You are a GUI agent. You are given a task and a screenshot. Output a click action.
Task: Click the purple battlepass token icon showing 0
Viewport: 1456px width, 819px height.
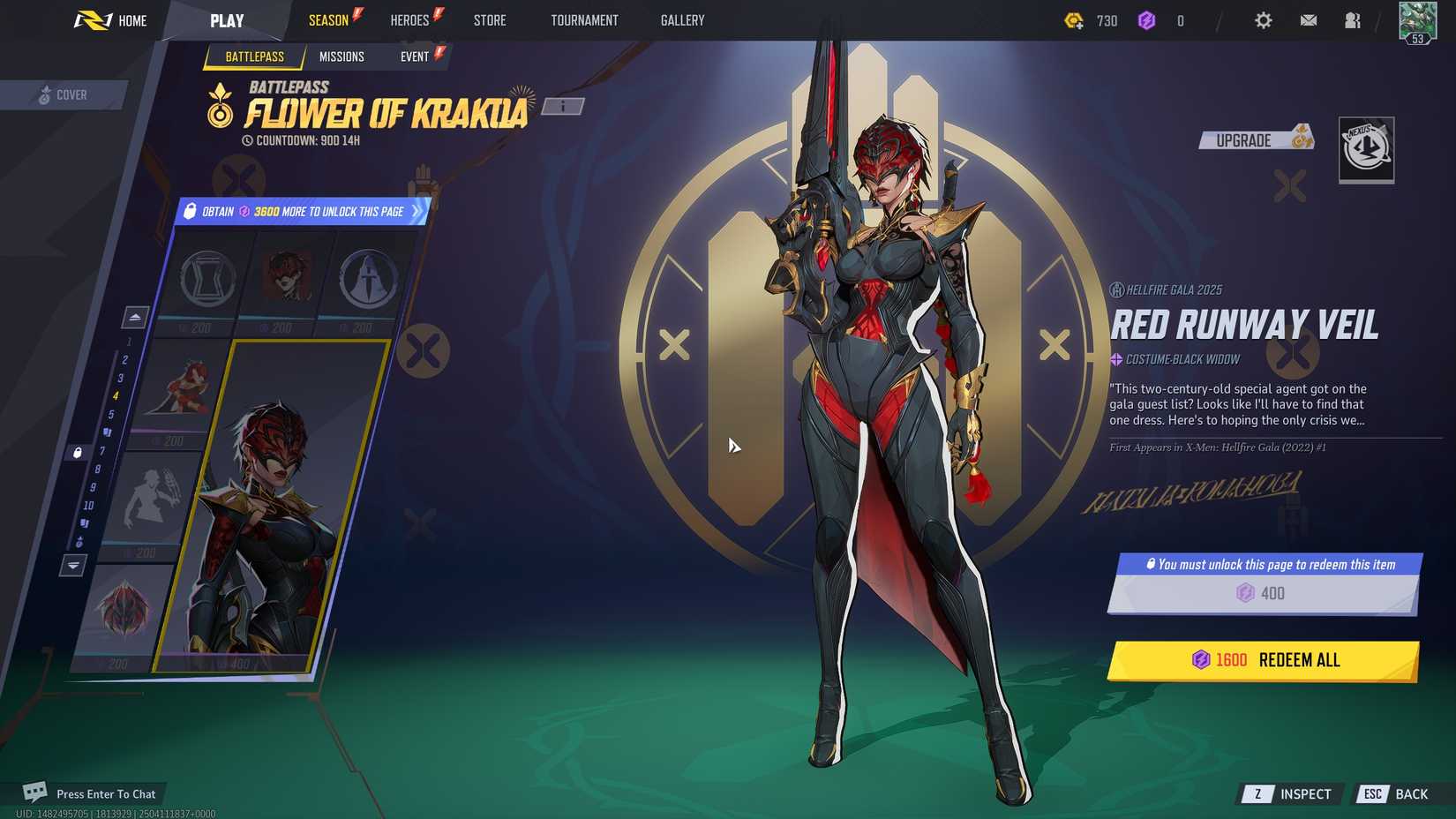pyautogui.click(x=1148, y=20)
